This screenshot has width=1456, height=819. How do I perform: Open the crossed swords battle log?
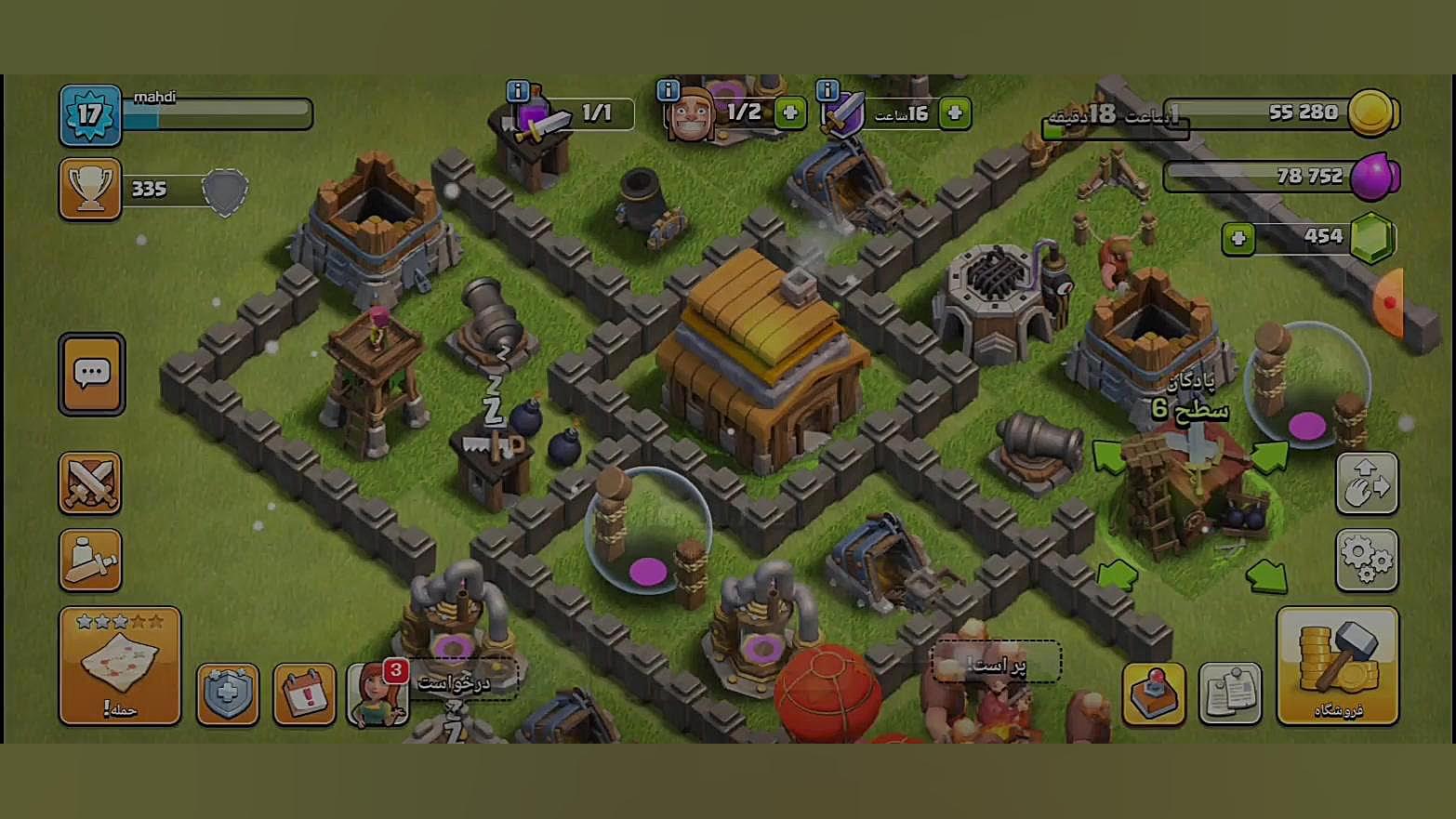(x=90, y=482)
